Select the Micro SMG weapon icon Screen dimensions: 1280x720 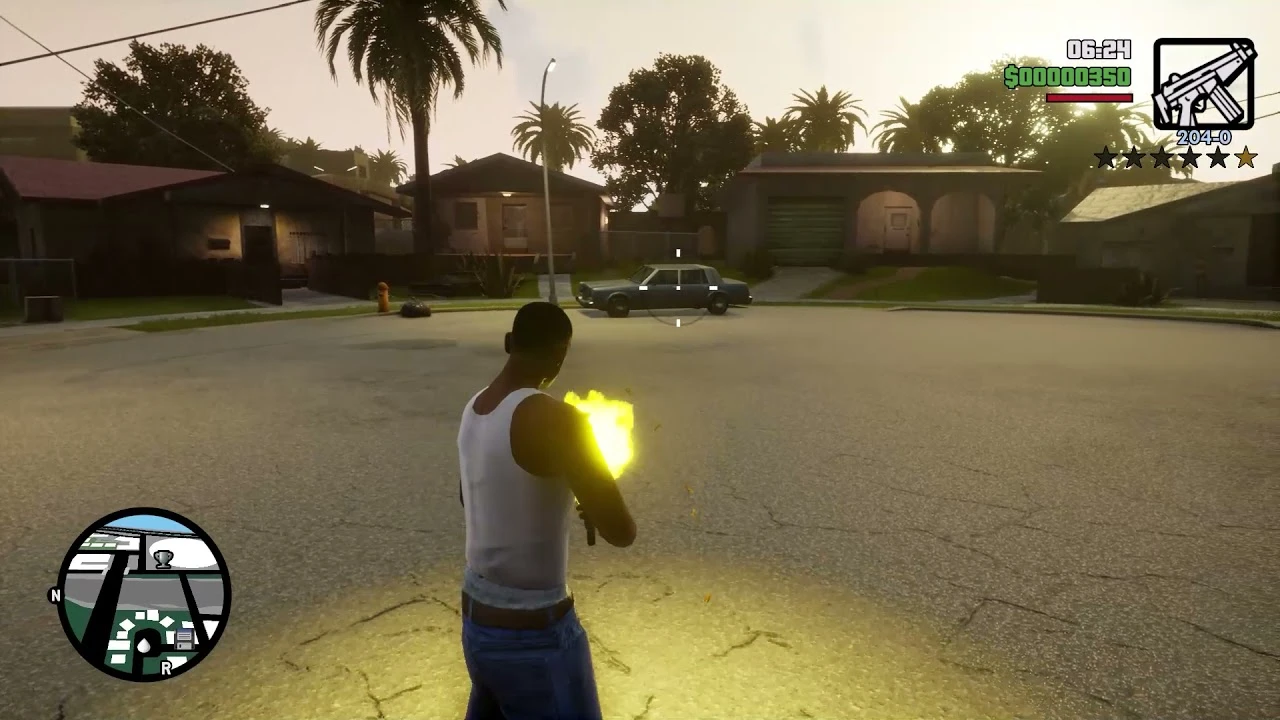[1203, 85]
